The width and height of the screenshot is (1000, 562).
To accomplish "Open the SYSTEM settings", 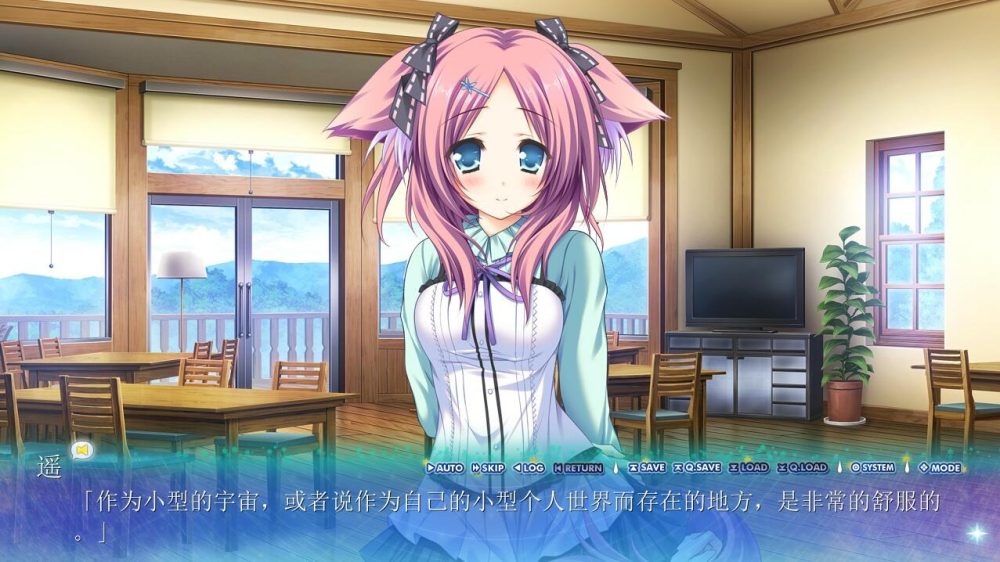I will click(872, 467).
